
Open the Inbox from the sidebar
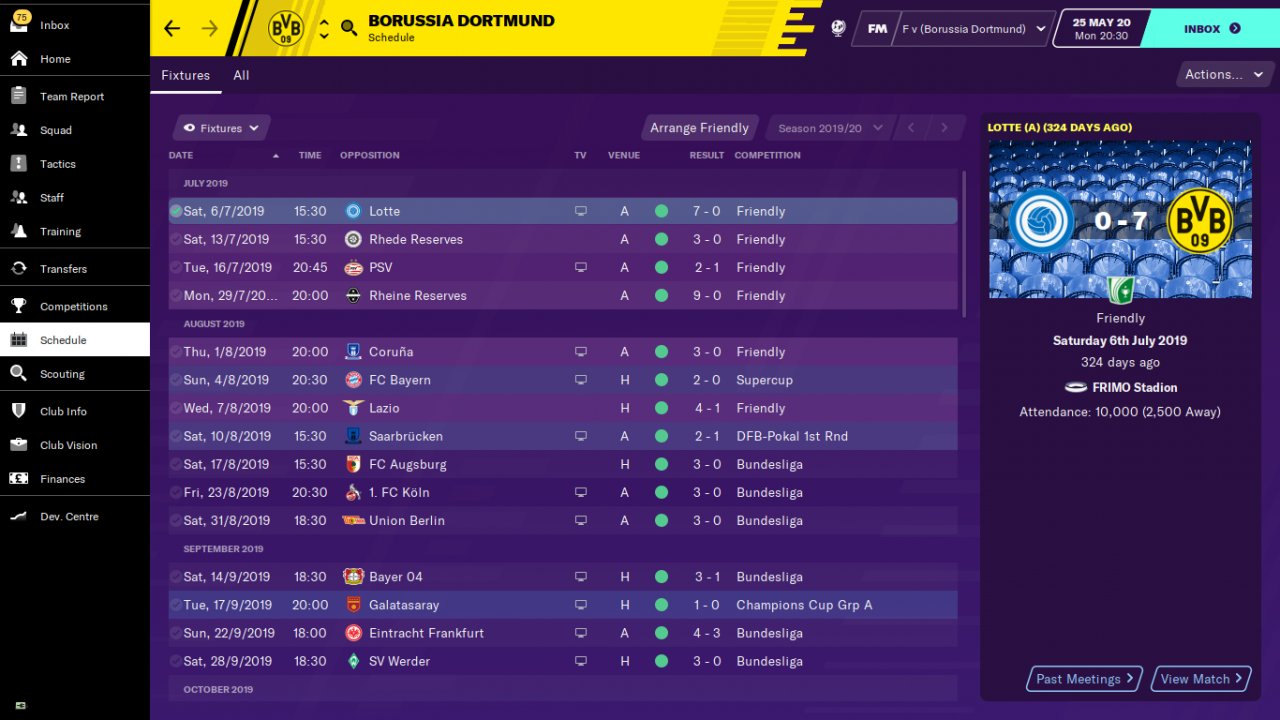(54, 25)
